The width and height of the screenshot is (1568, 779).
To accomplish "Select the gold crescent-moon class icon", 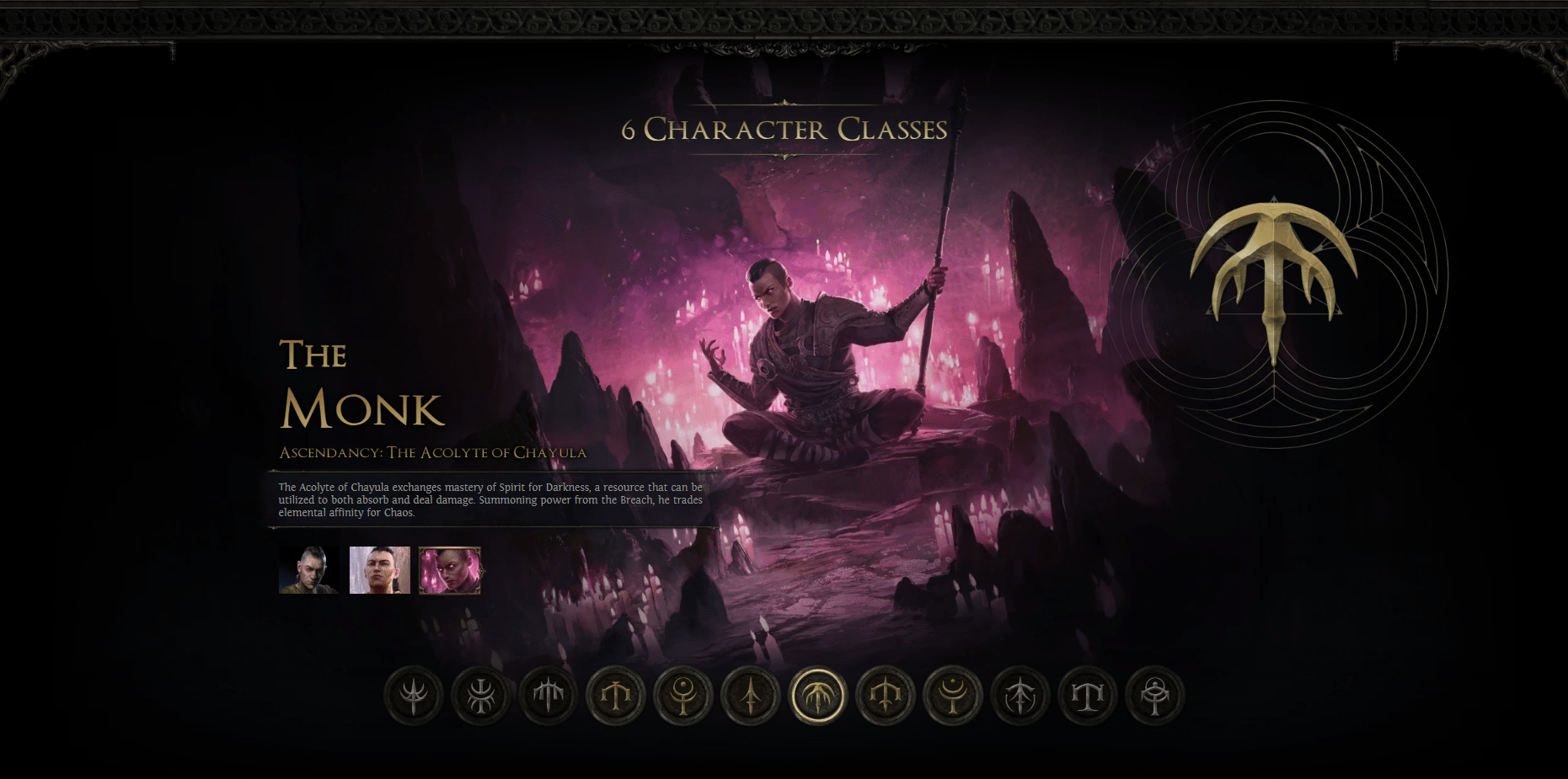I will point(953,696).
